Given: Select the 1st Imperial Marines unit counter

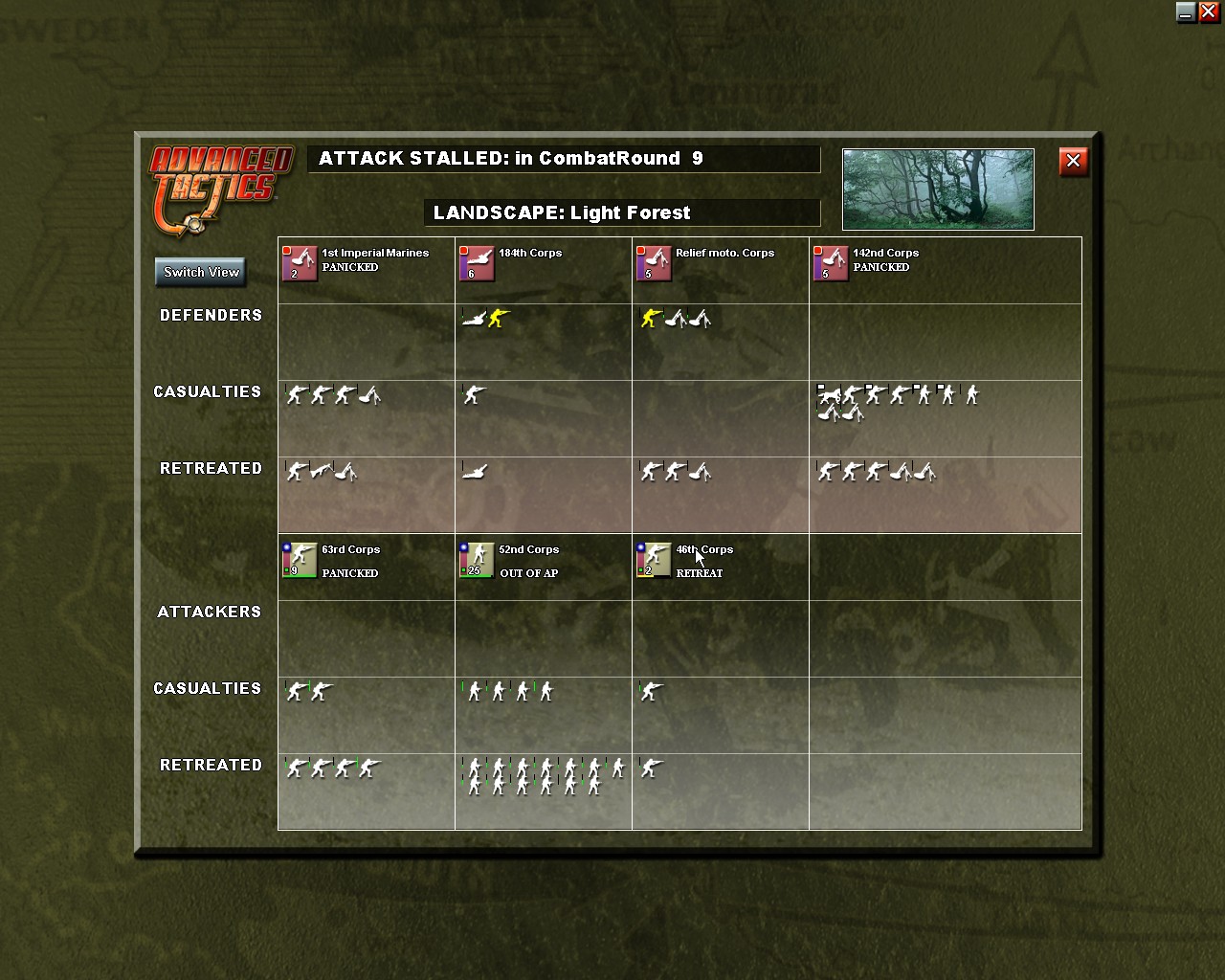Looking at the screenshot, I should click(299, 264).
